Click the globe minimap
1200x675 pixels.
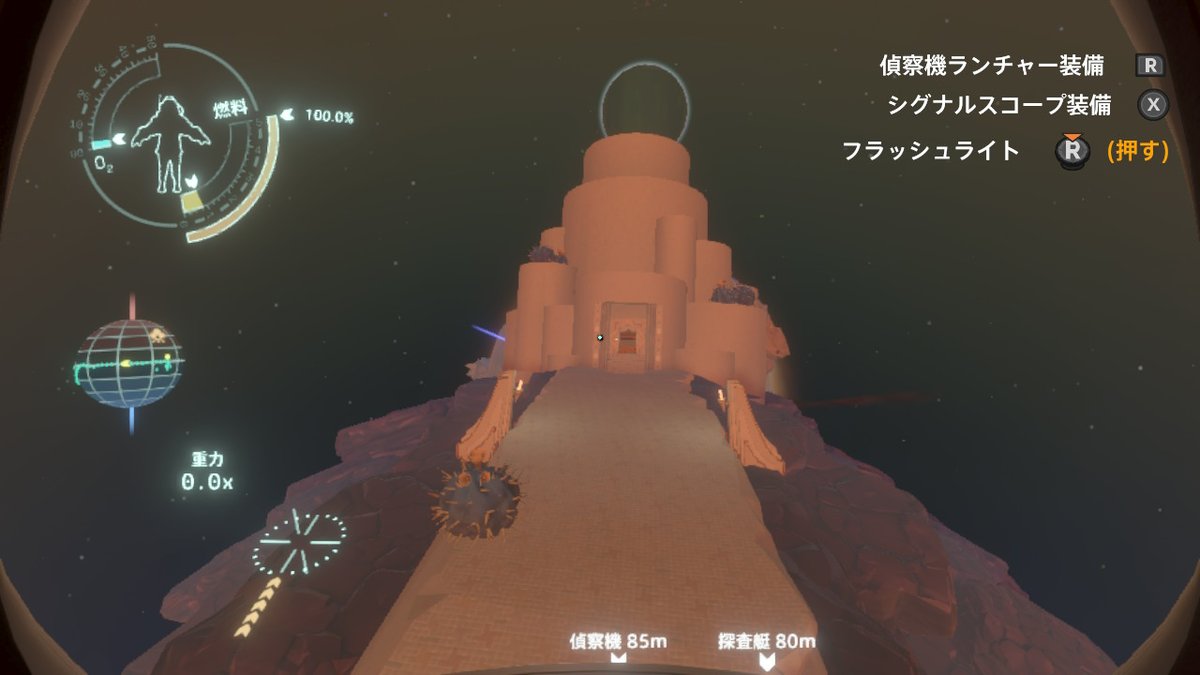coord(130,363)
